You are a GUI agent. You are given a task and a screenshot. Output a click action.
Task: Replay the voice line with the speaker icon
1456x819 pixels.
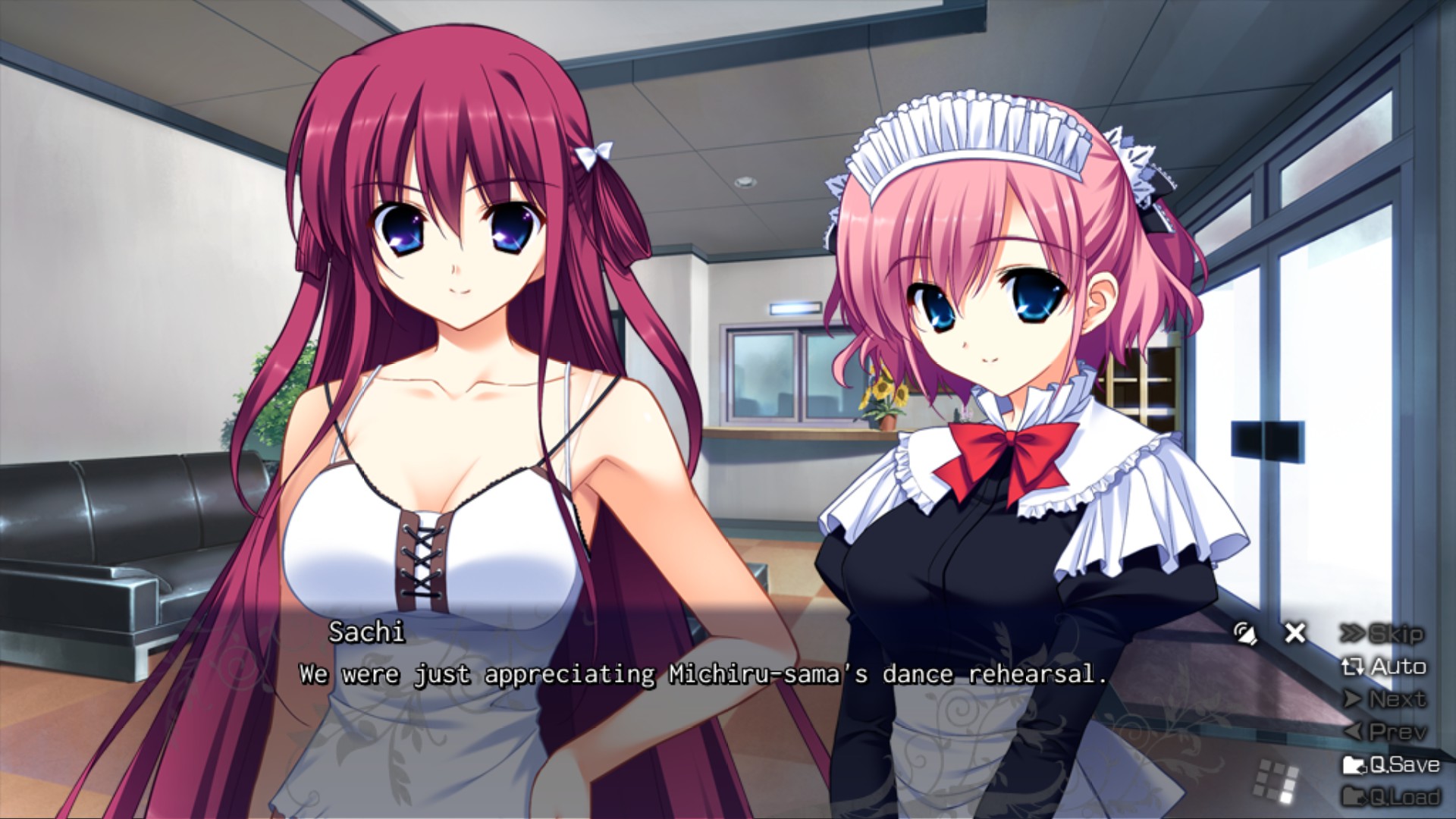click(x=1244, y=633)
